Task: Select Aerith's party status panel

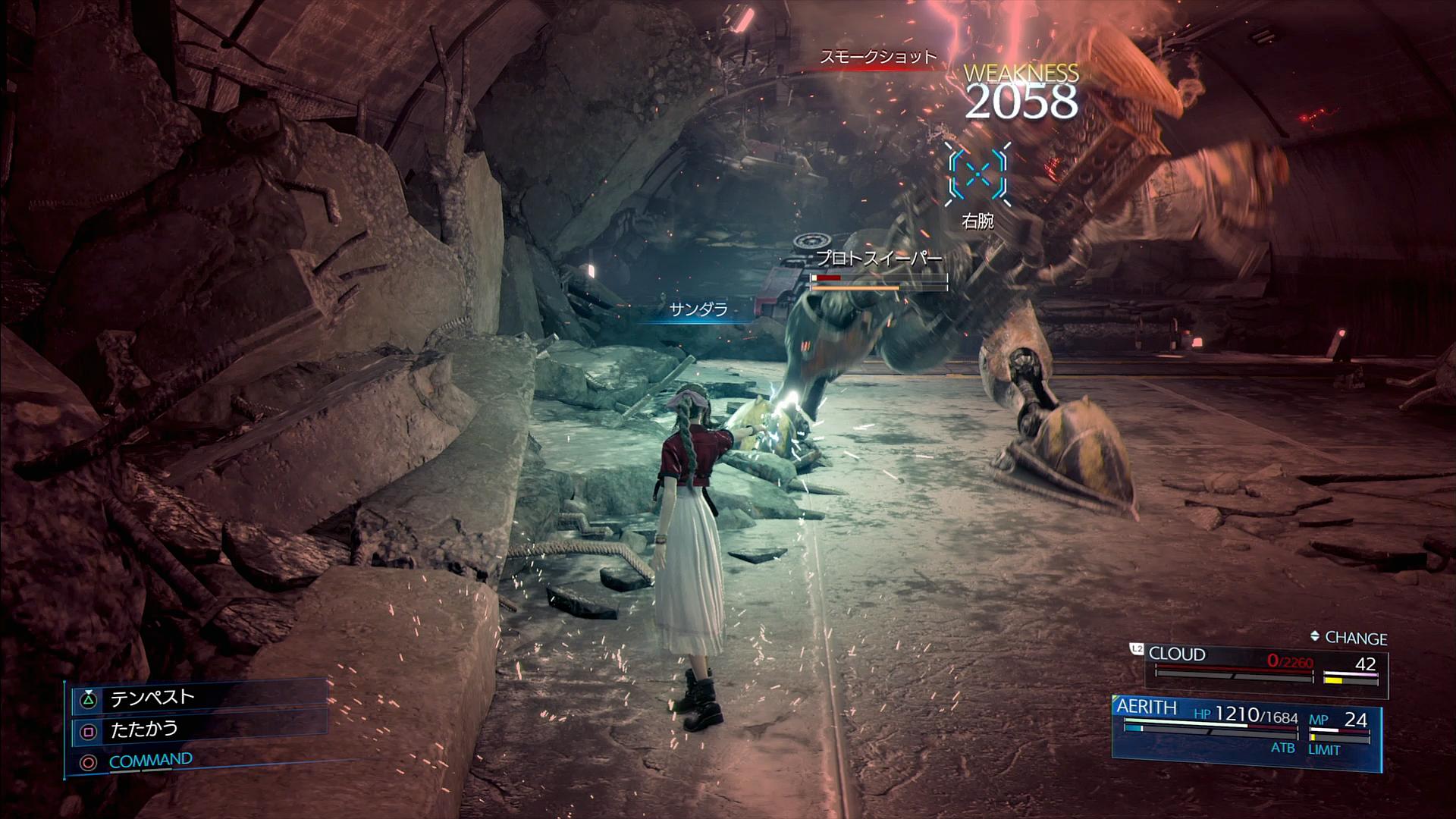Action: tap(1246, 726)
